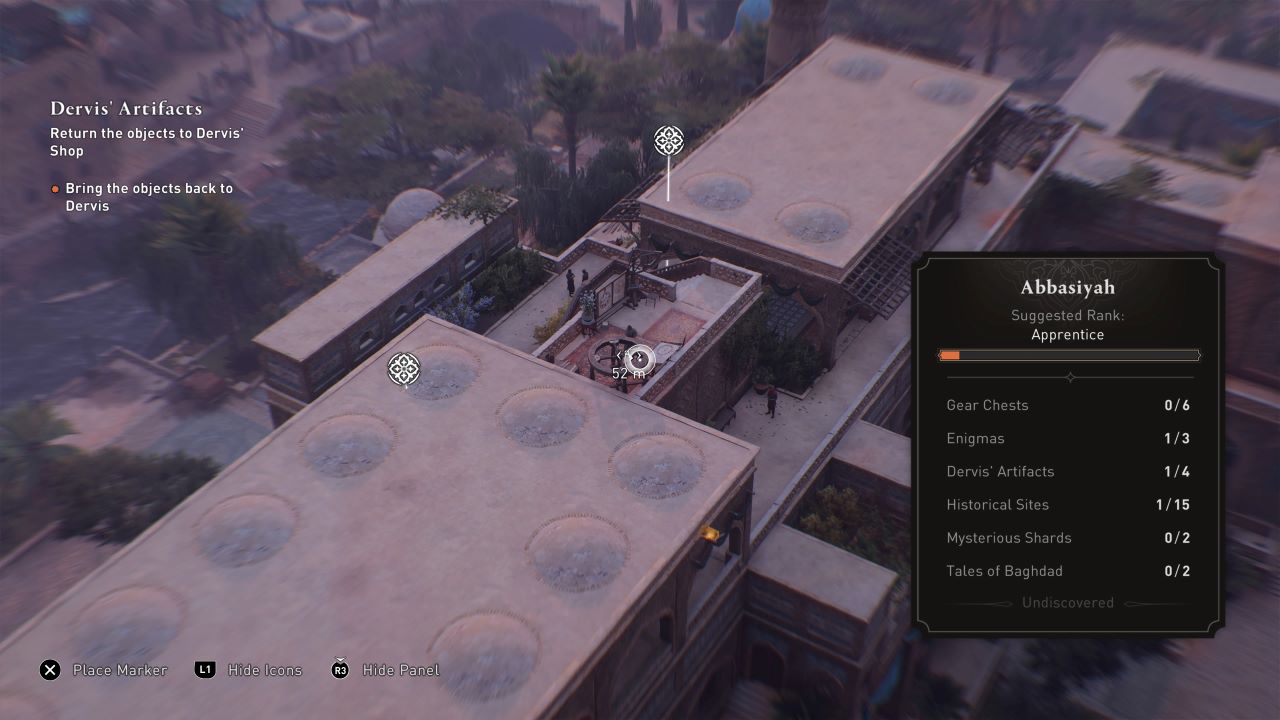Click the diamond marker under the progress bar
The height and width of the screenshot is (720, 1280).
pos(1070,377)
